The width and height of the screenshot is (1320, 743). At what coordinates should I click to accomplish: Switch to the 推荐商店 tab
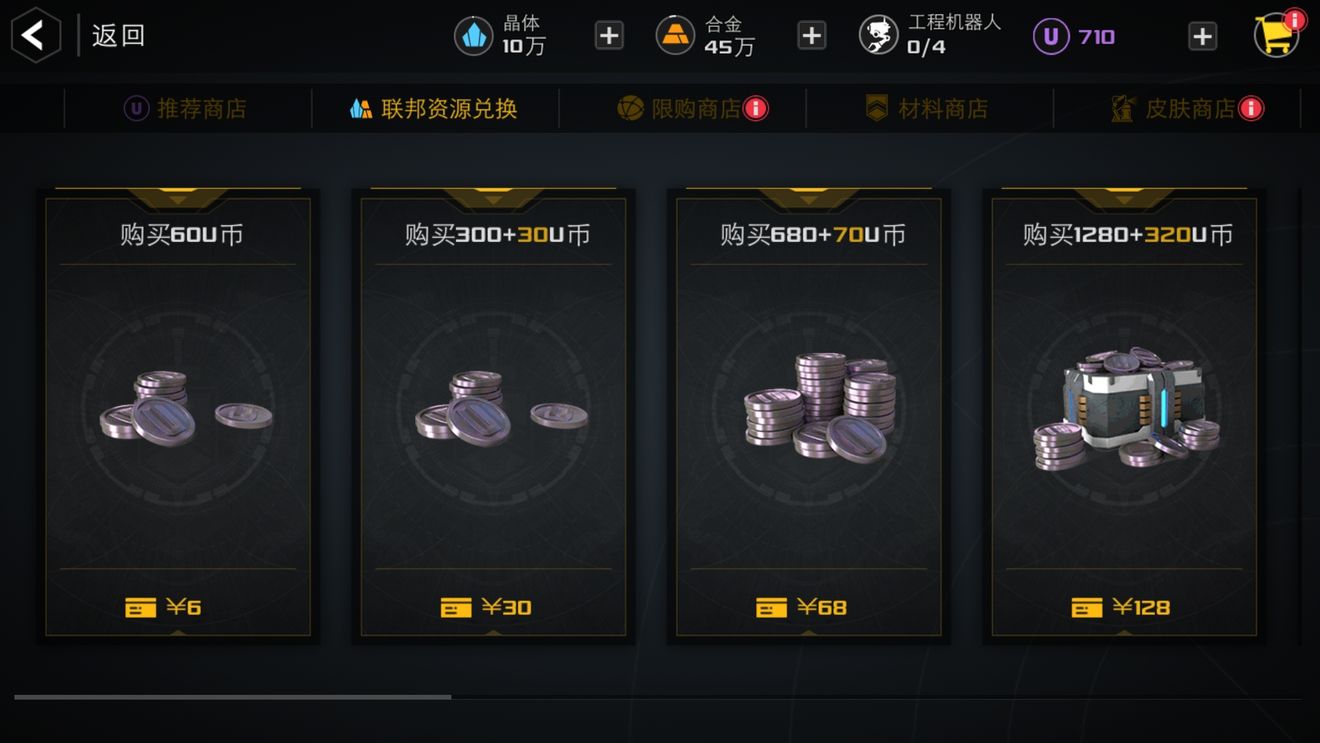pyautogui.click(x=186, y=108)
